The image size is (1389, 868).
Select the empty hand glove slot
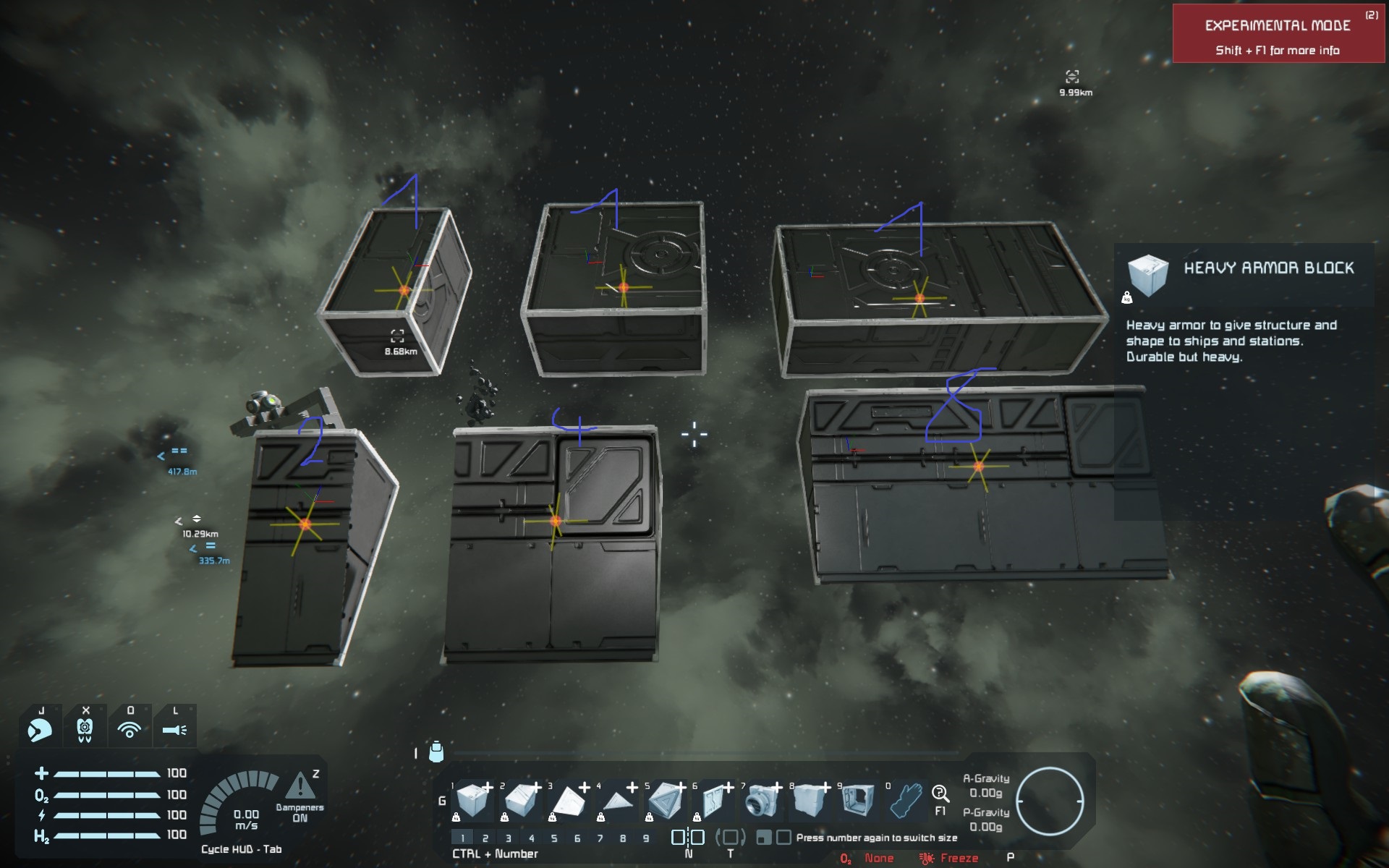tap(906, 801)
